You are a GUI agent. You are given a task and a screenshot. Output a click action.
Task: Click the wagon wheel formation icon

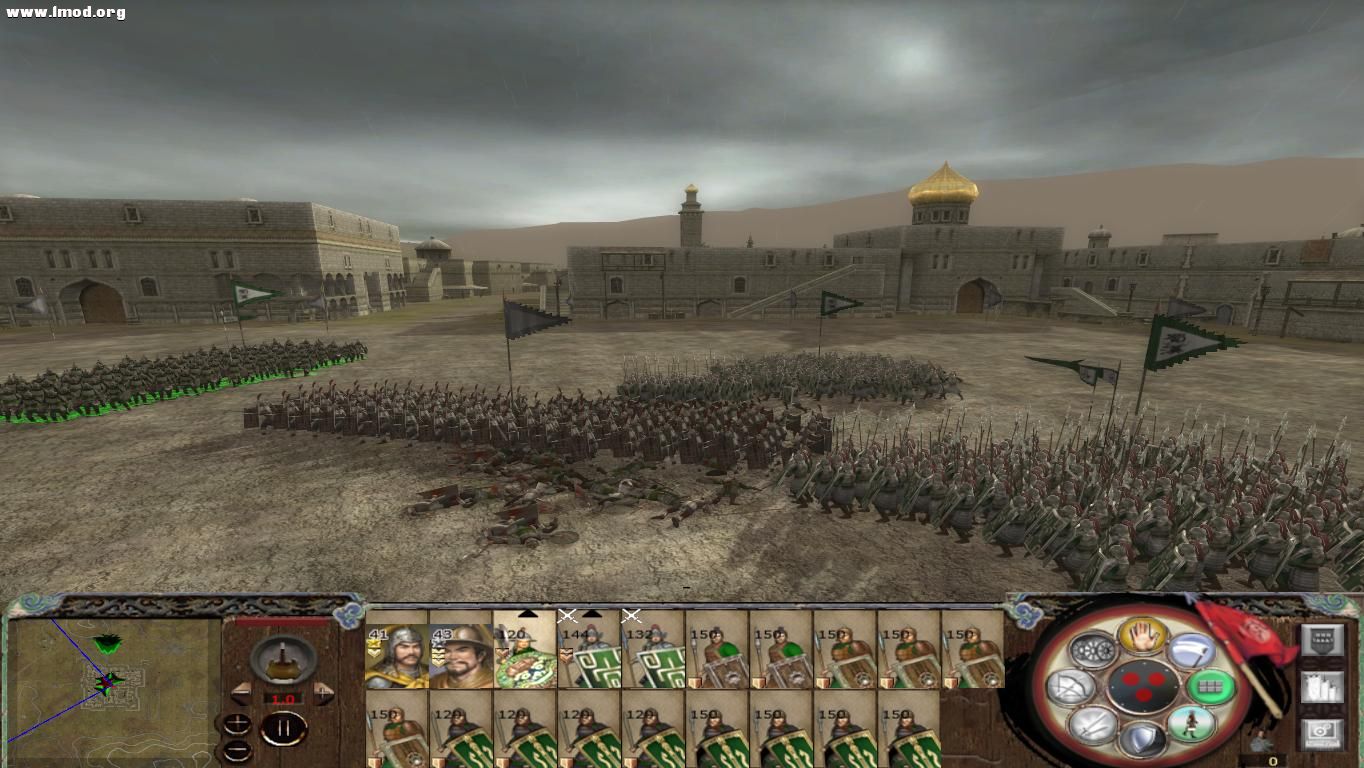point(1093,649)
